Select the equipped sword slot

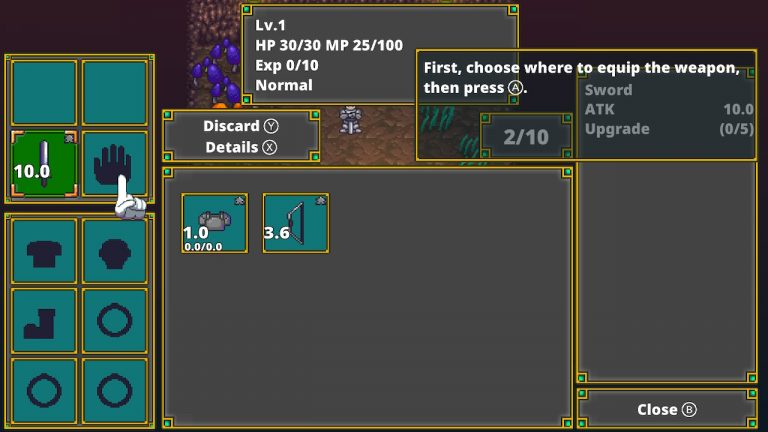click(x=44, y=163)
